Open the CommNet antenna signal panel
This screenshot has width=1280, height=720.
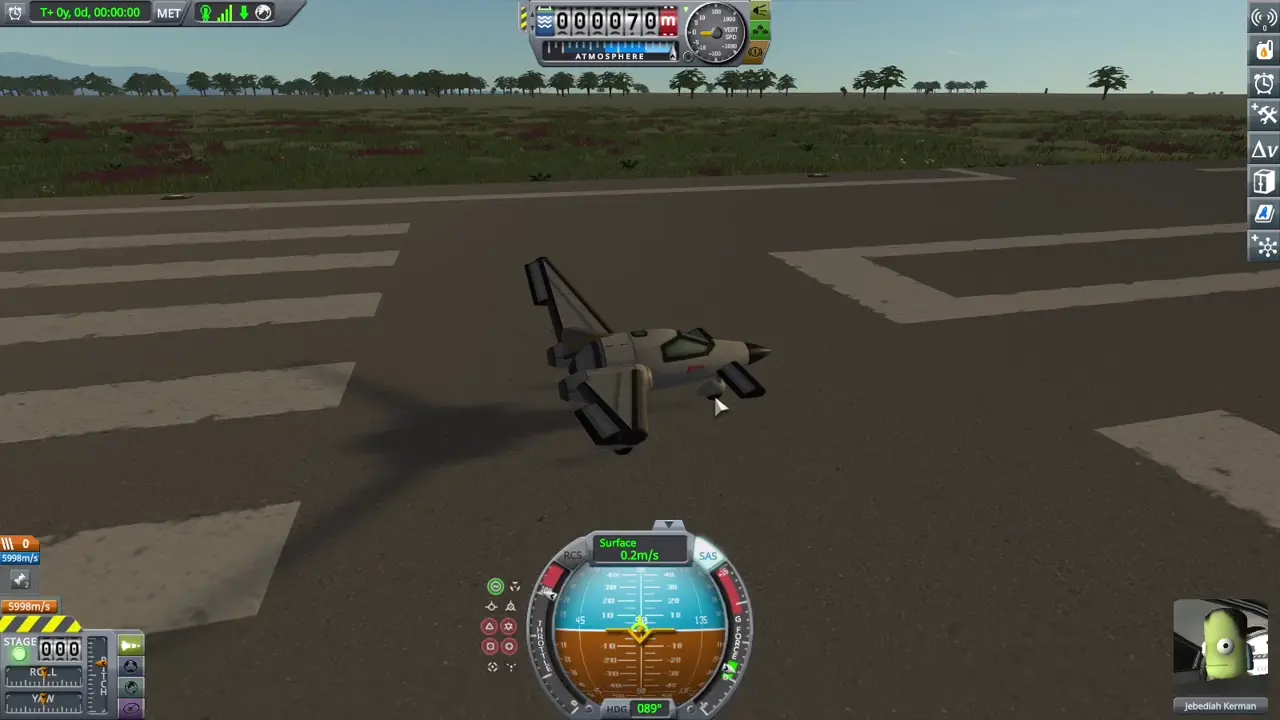tap(1263, 16)
